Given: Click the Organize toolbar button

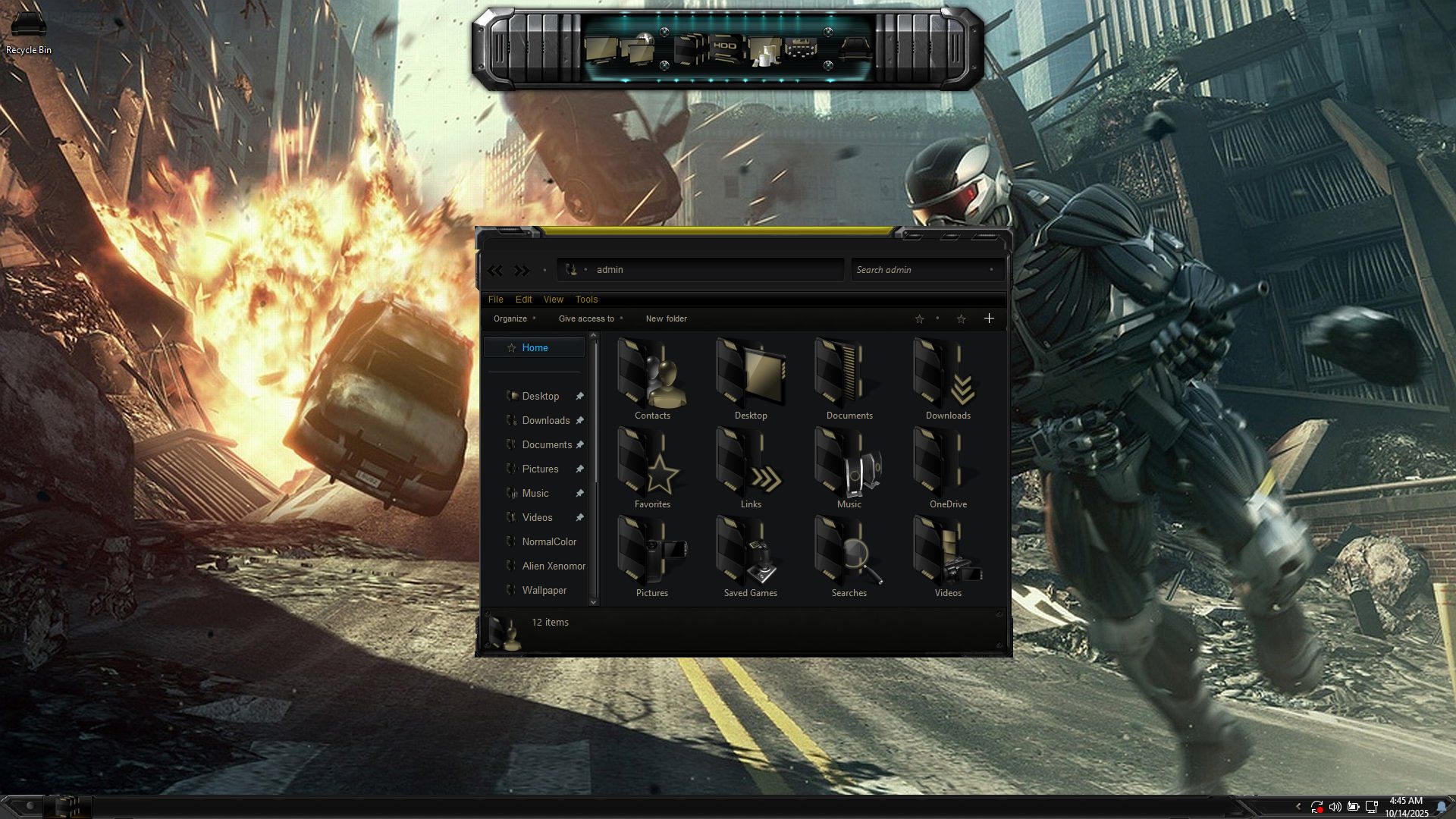Looking at the screenshot, I should (x=510, y=318).
